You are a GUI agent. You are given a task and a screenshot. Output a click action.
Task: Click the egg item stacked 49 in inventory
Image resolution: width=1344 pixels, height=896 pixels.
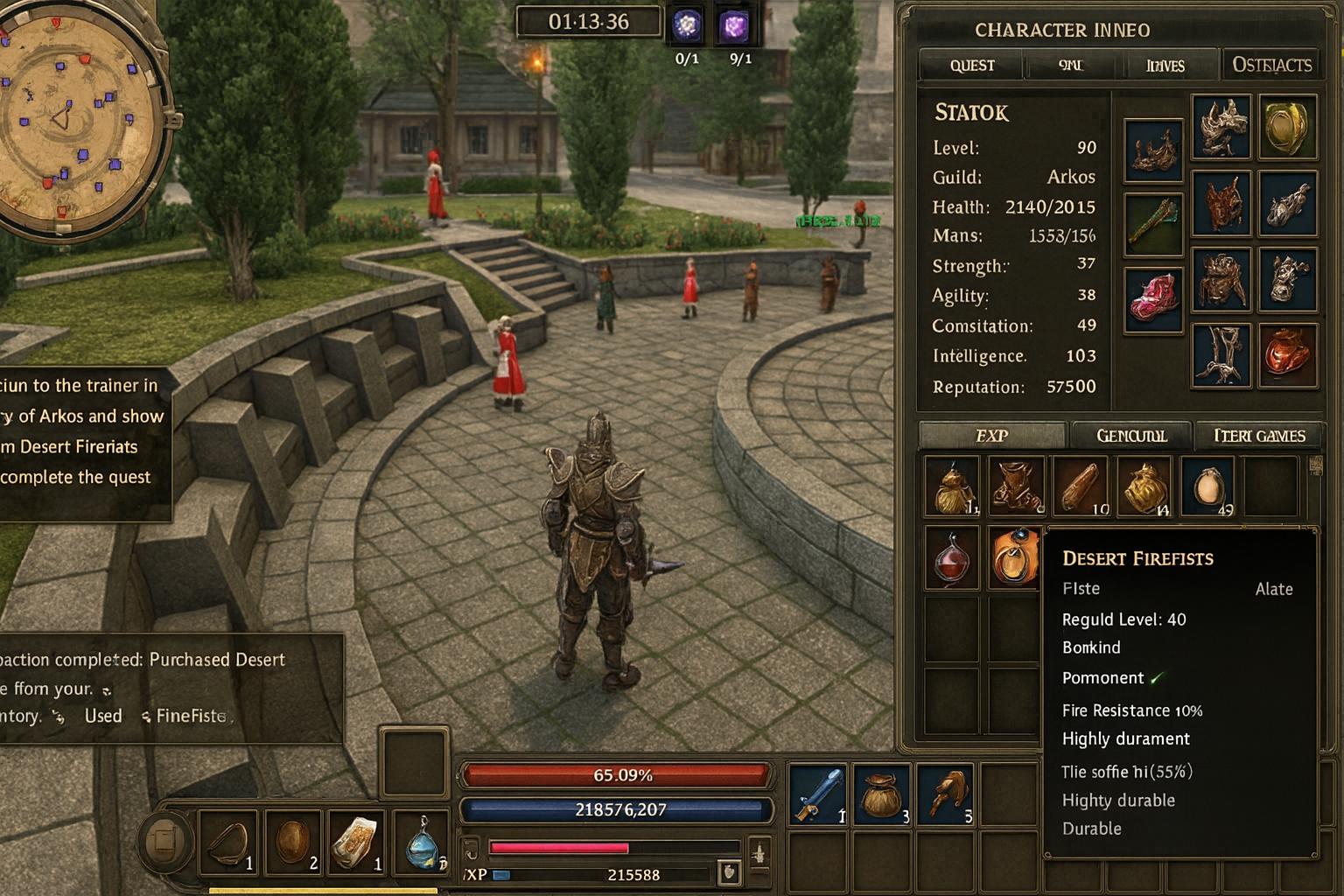coord(1207,486)
